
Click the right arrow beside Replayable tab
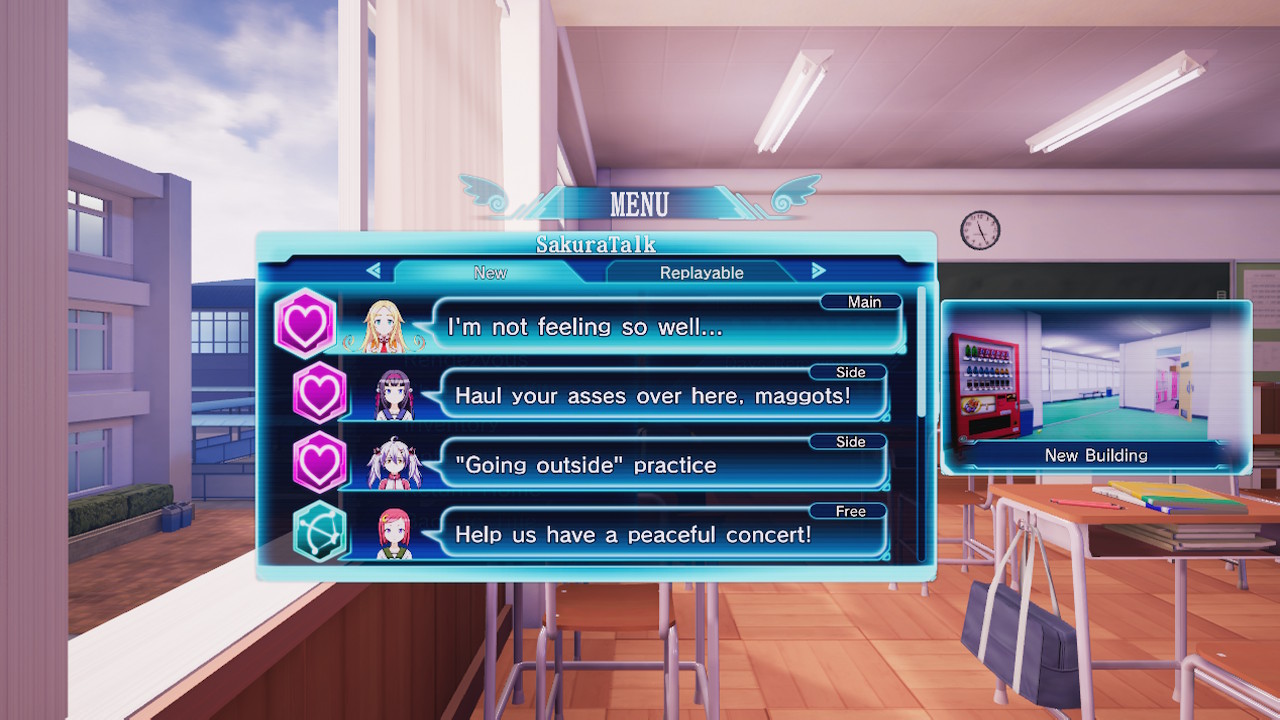tap(818, 270)
